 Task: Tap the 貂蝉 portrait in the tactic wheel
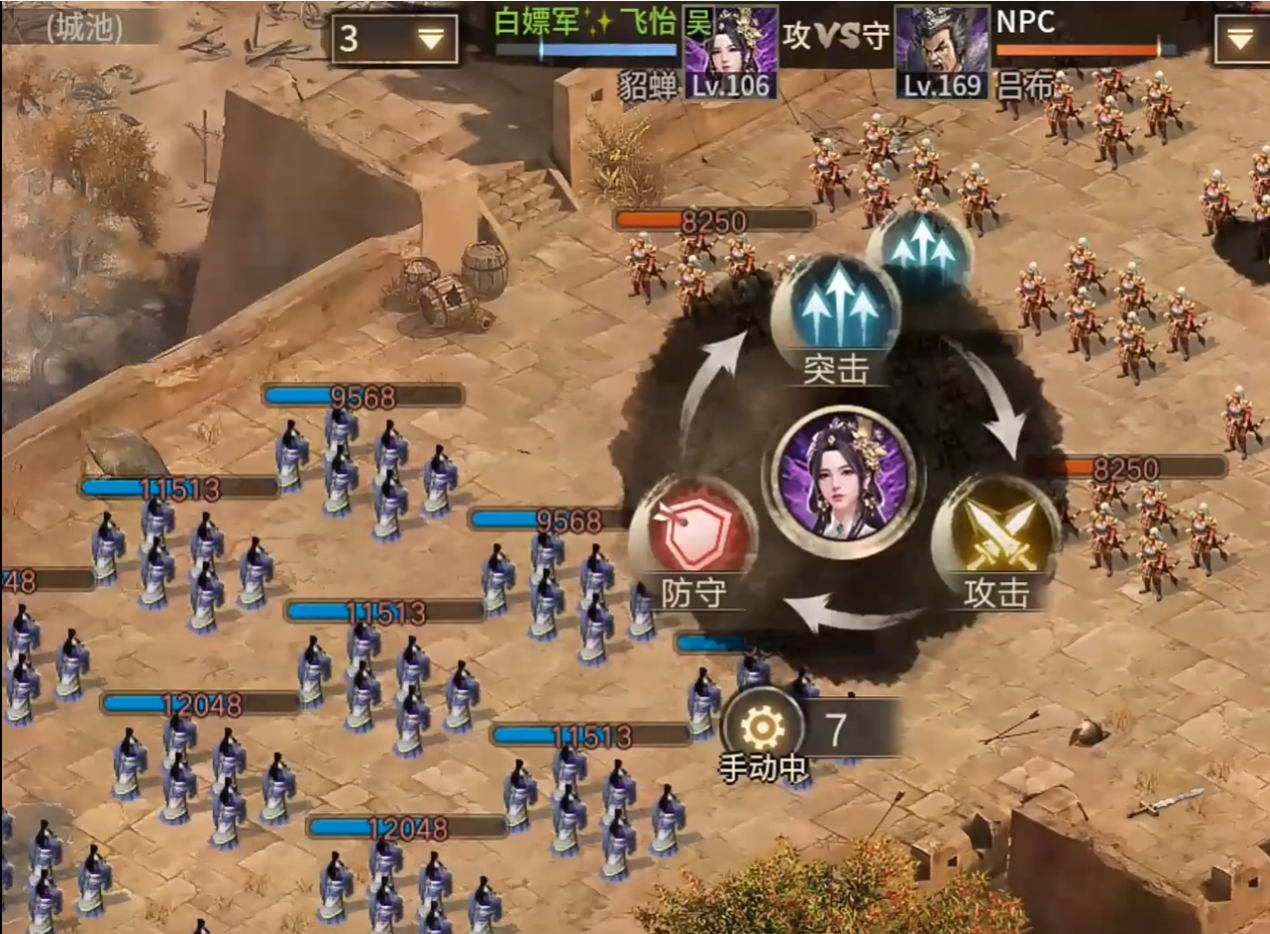(841, 474)
